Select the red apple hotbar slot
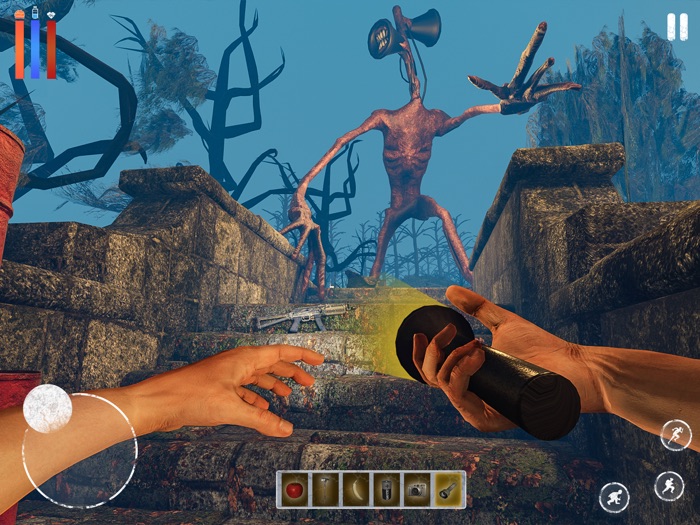The width and height of the screenshot is (700, 525). coord(294,490)
